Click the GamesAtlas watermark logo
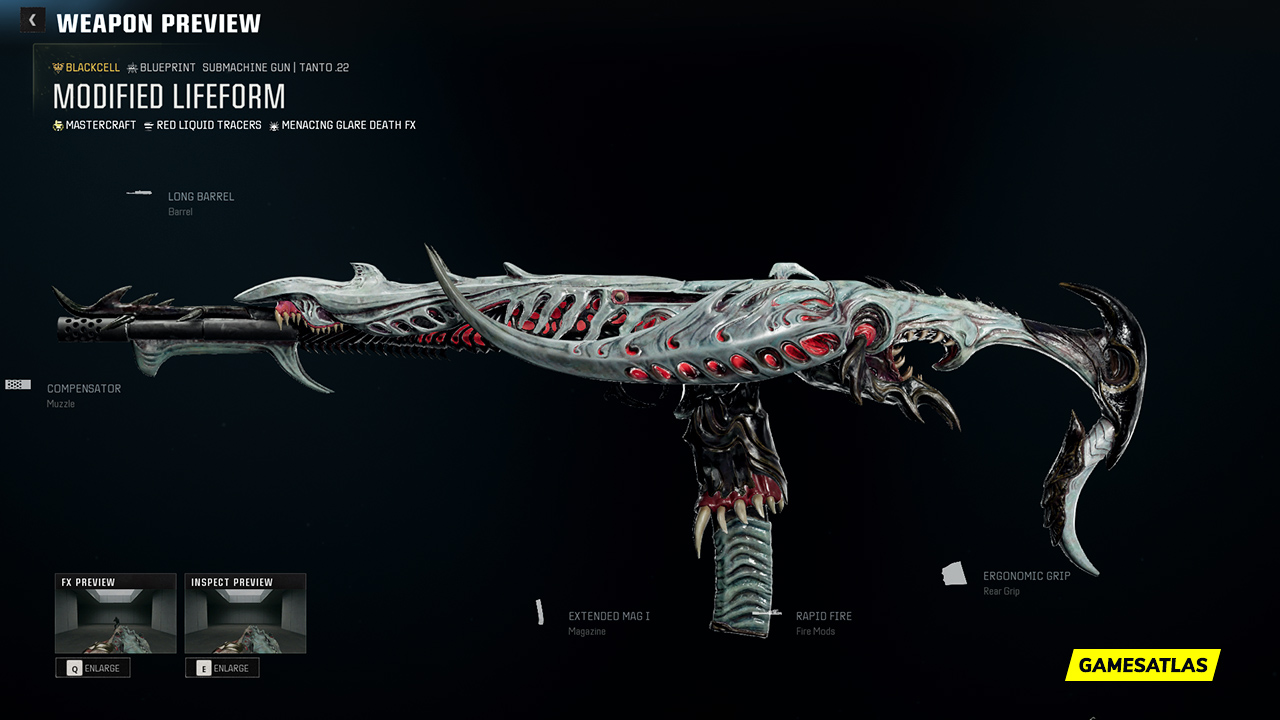Image resolution: width=1280 pixels, height=720 pixels. click(1142, 665)
